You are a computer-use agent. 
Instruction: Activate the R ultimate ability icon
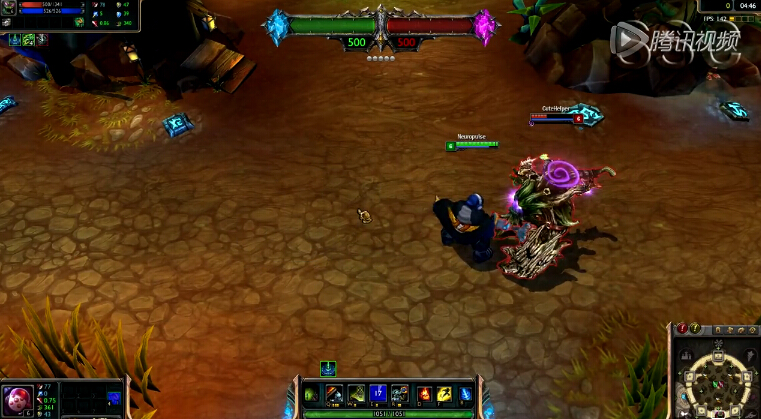pyautogui.click(x=400, y=394)
